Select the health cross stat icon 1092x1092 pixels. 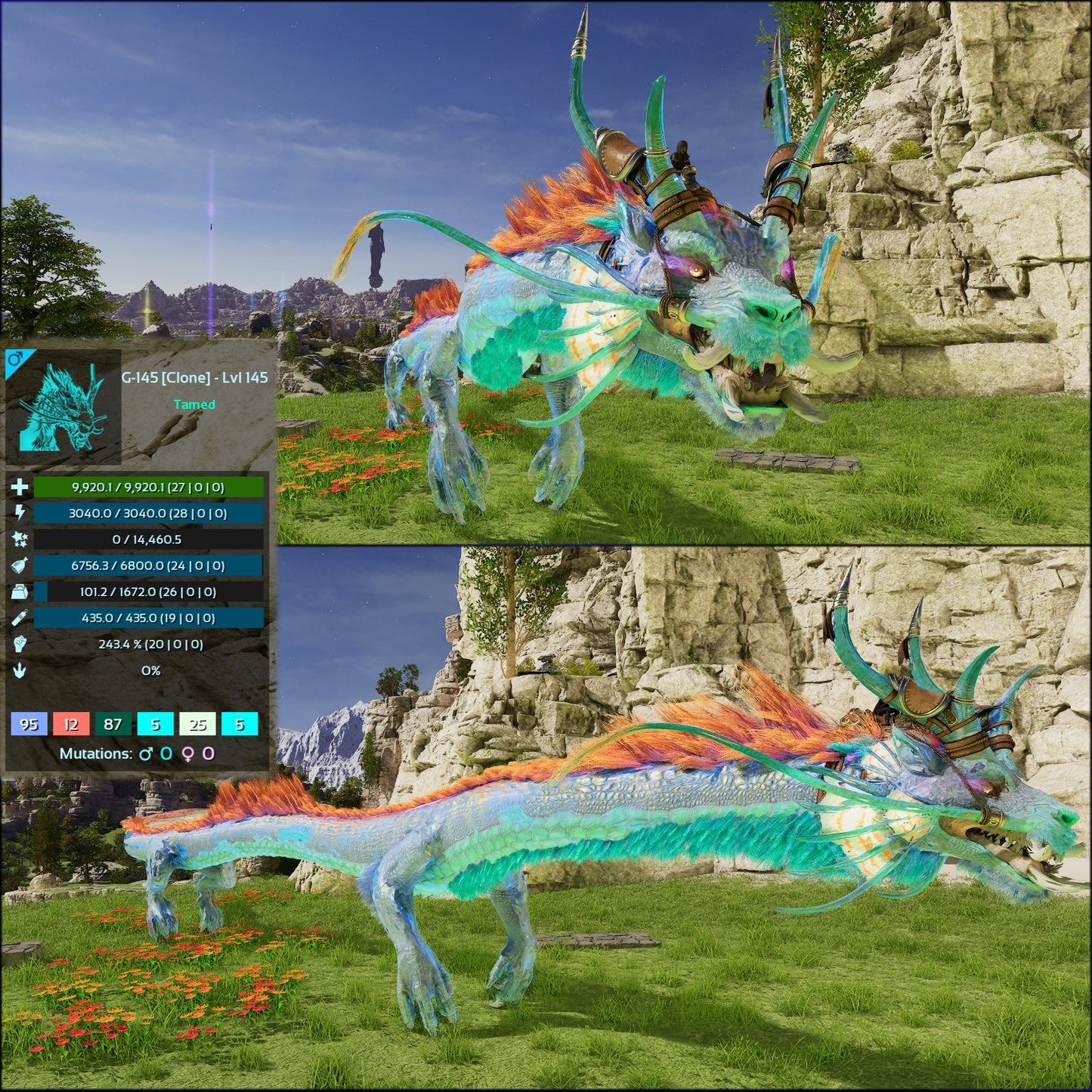point(18,488)
